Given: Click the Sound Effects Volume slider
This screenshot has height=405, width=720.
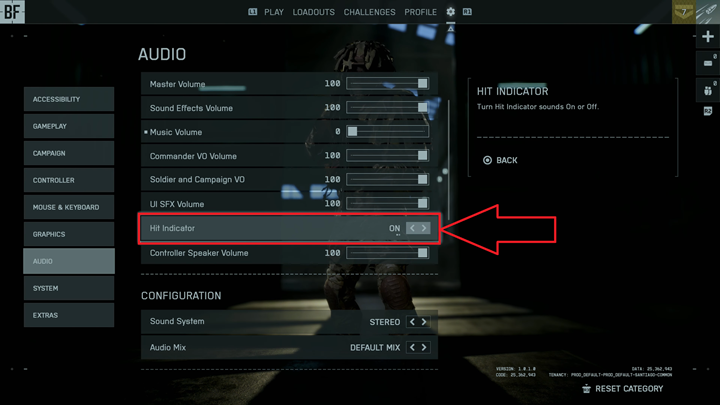Looking at the screenshot, I should [x=388, y=108].
